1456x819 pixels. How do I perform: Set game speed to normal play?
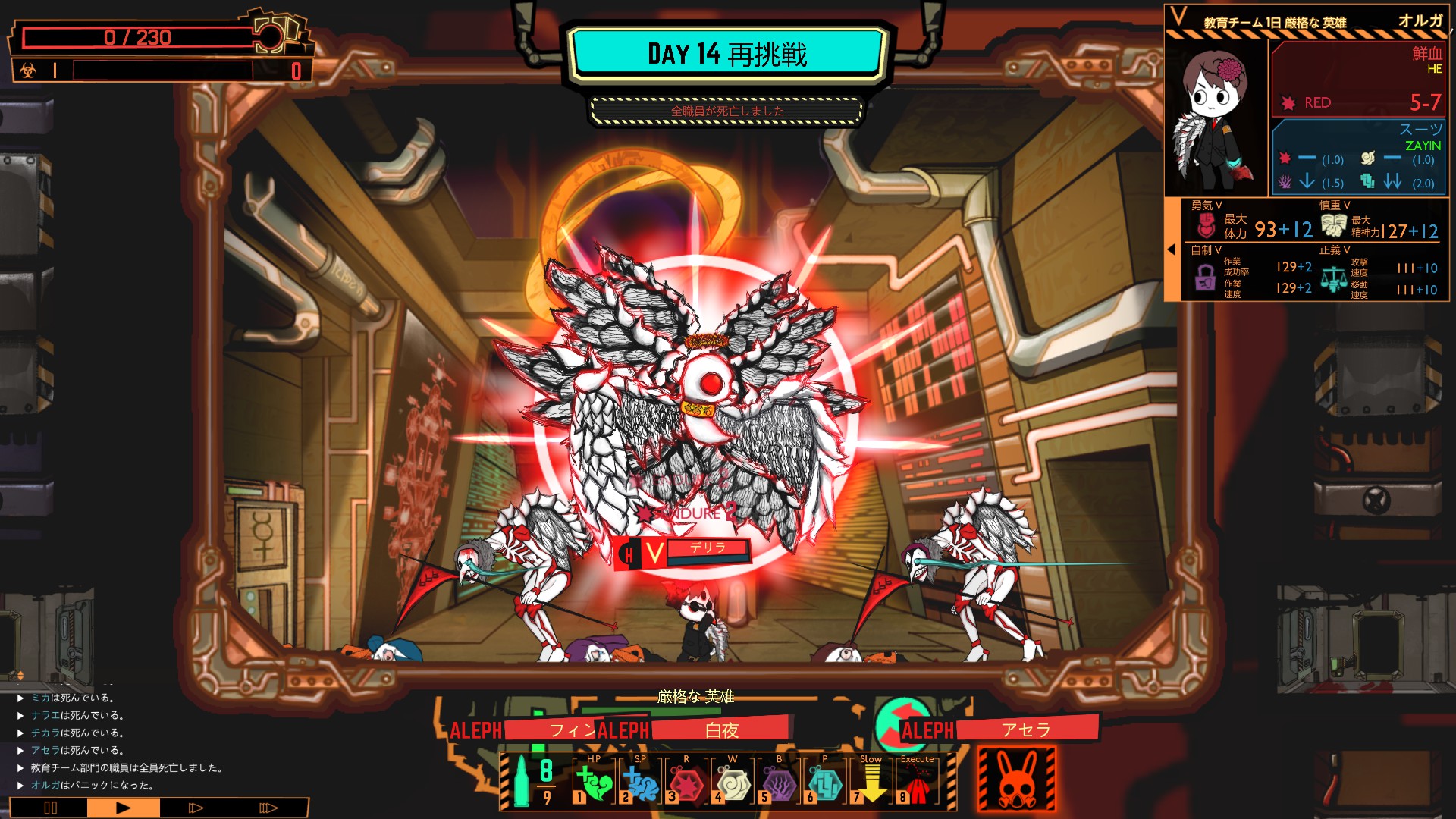tap(123, 808)
